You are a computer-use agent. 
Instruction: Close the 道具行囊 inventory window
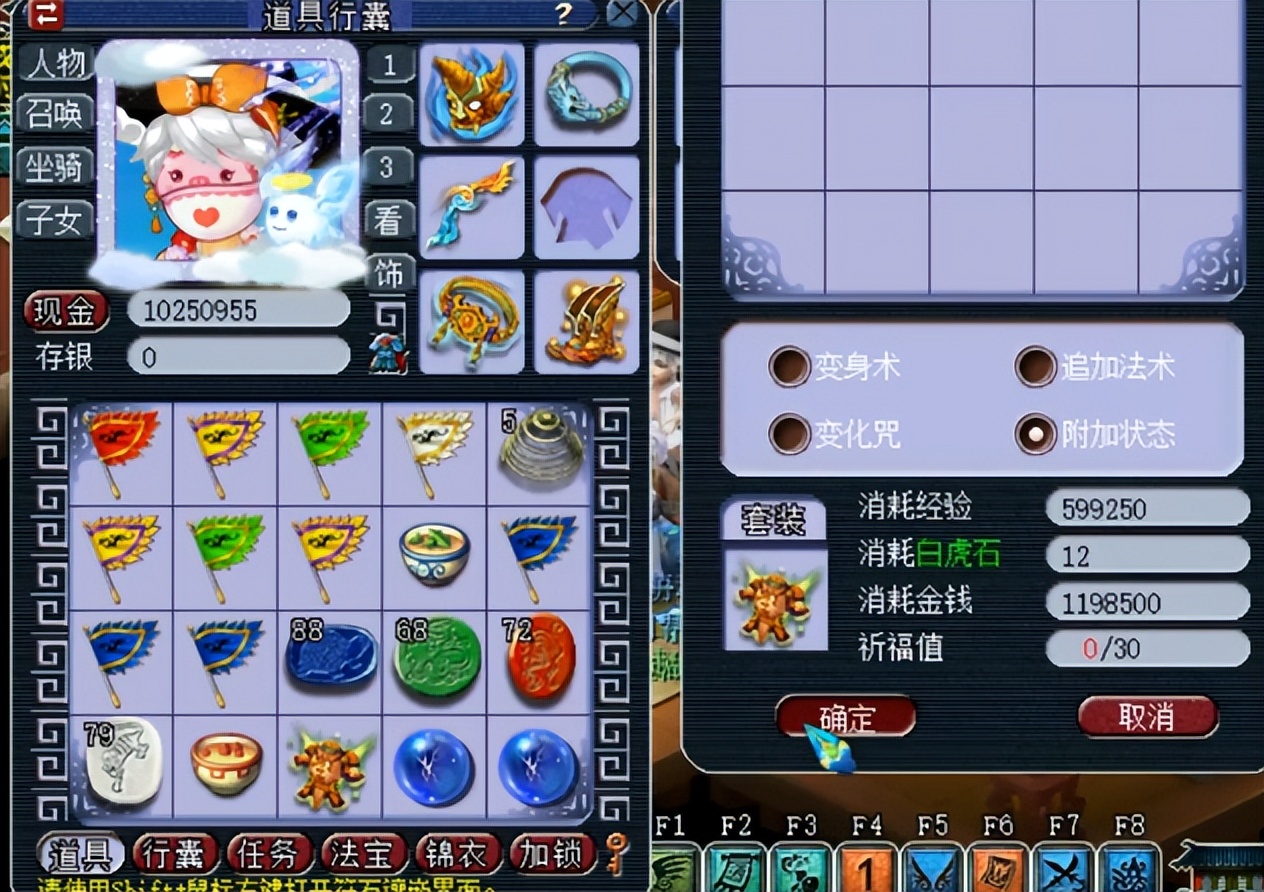(622, 14)
